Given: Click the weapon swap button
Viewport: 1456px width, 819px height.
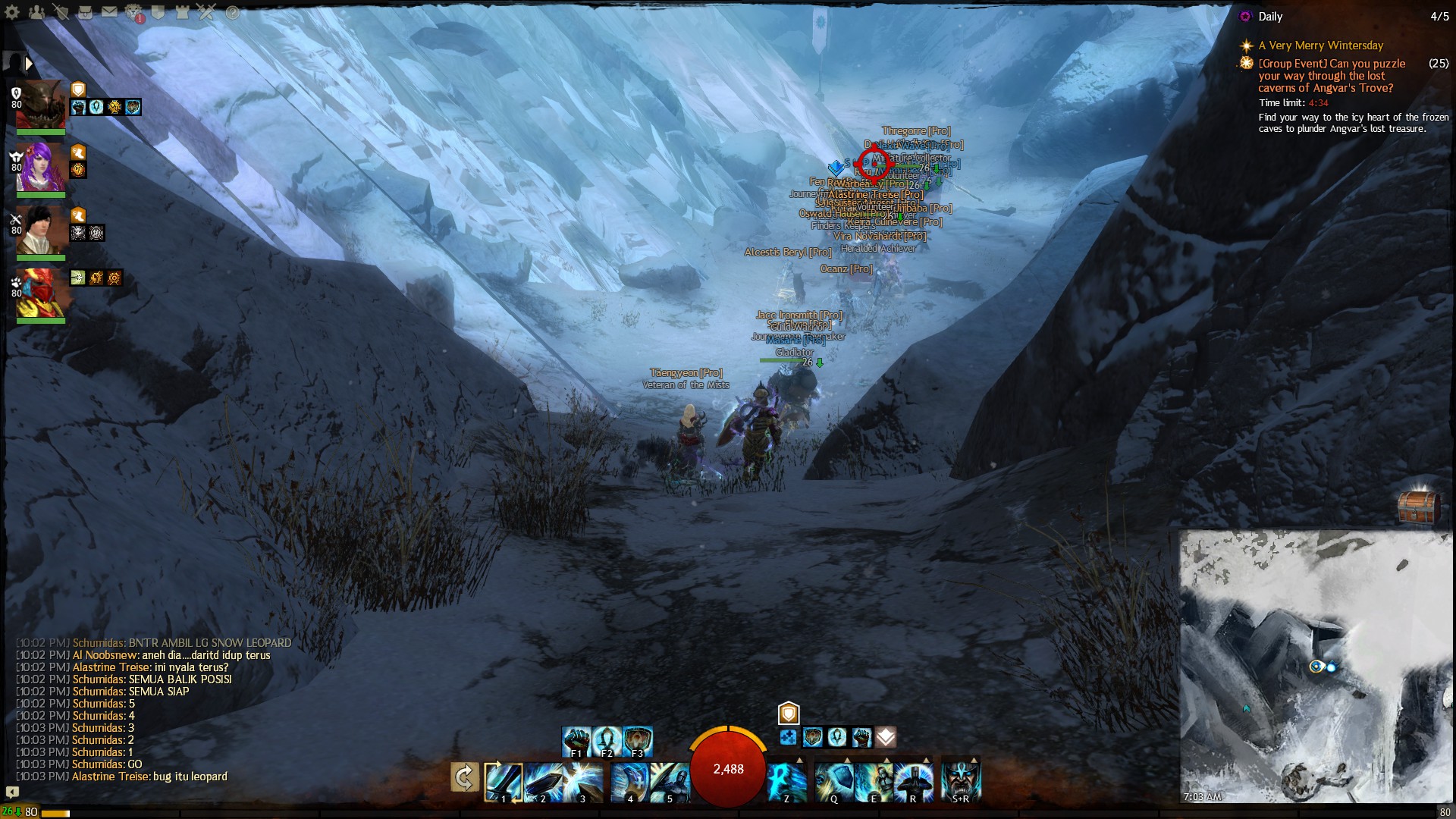Looking at the screenshot, I should pyautogui.click(x=464, y=777).
